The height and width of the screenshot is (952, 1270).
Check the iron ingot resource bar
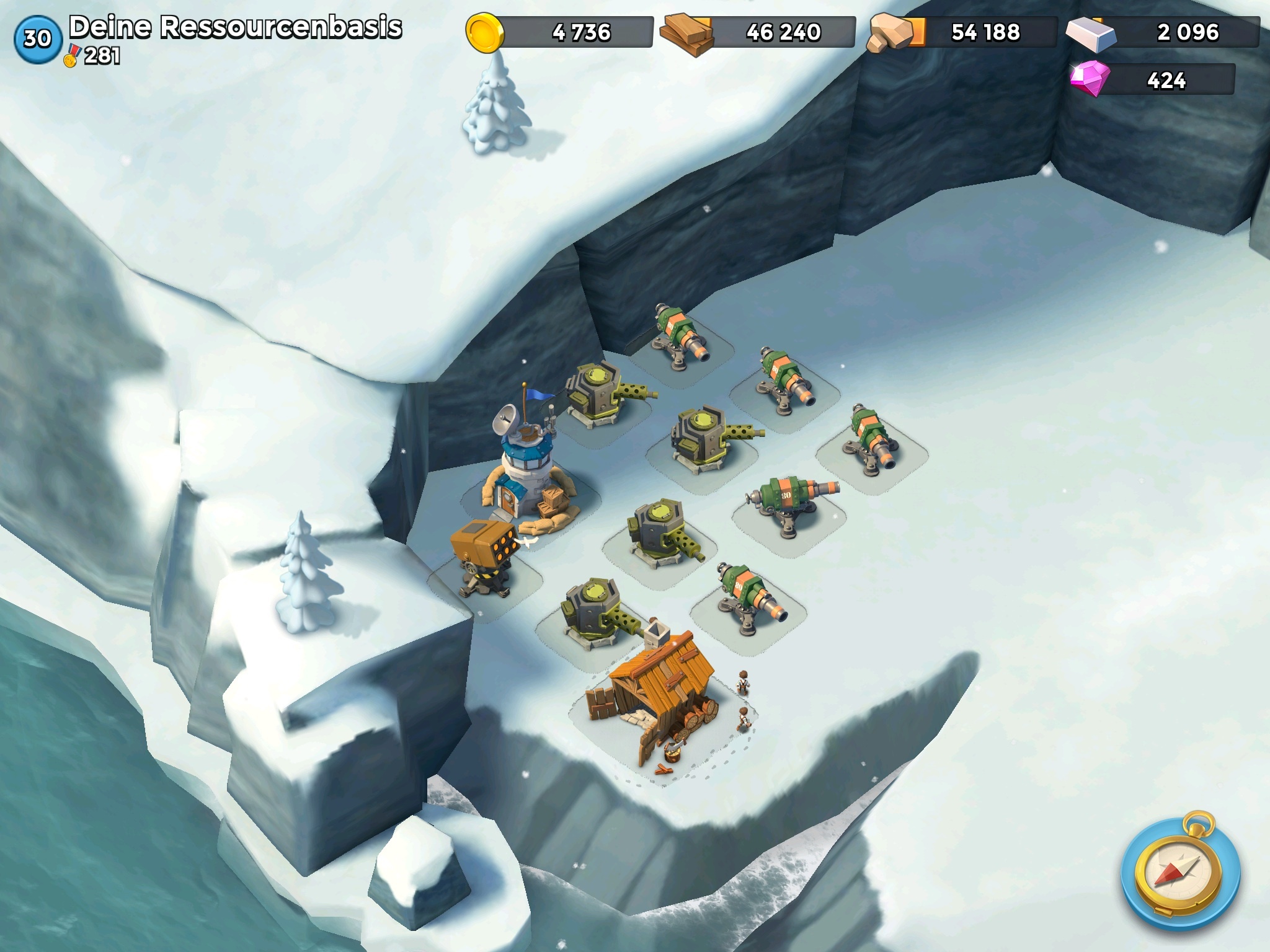[x=1164, y=32]
